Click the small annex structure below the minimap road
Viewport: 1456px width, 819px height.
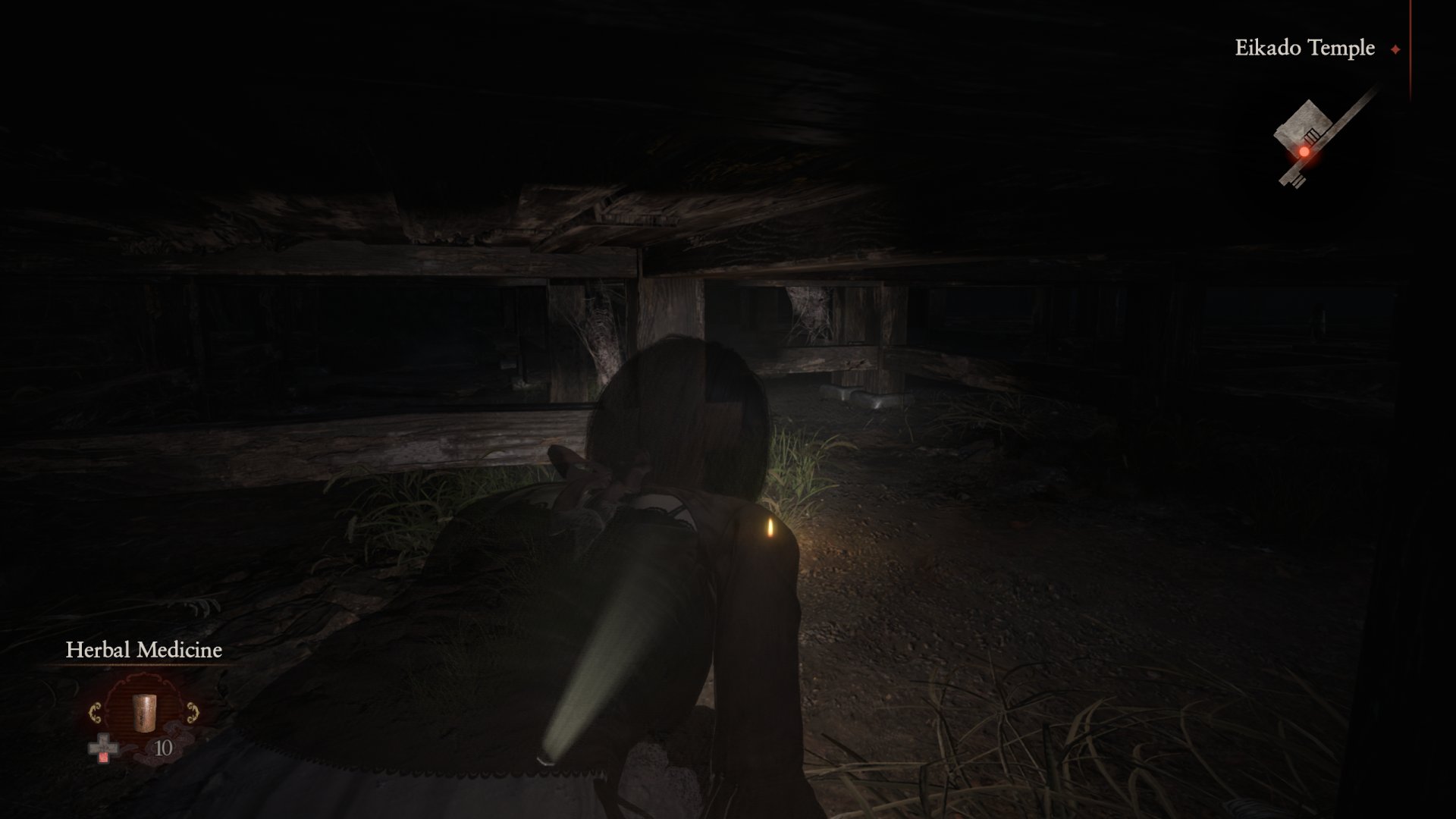click(x=1298, y=180)
